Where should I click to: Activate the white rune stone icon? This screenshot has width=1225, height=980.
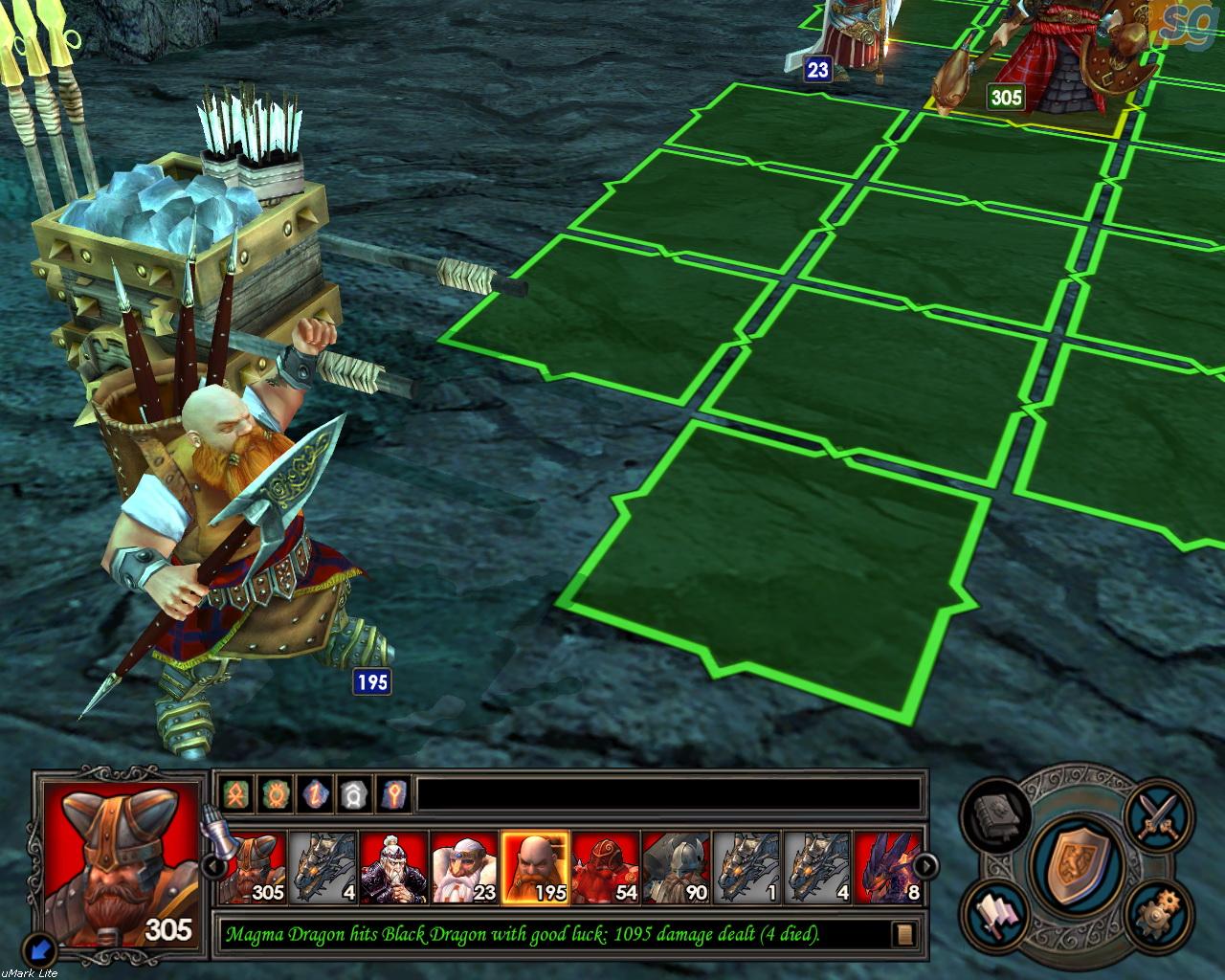(x=356, y=793)
